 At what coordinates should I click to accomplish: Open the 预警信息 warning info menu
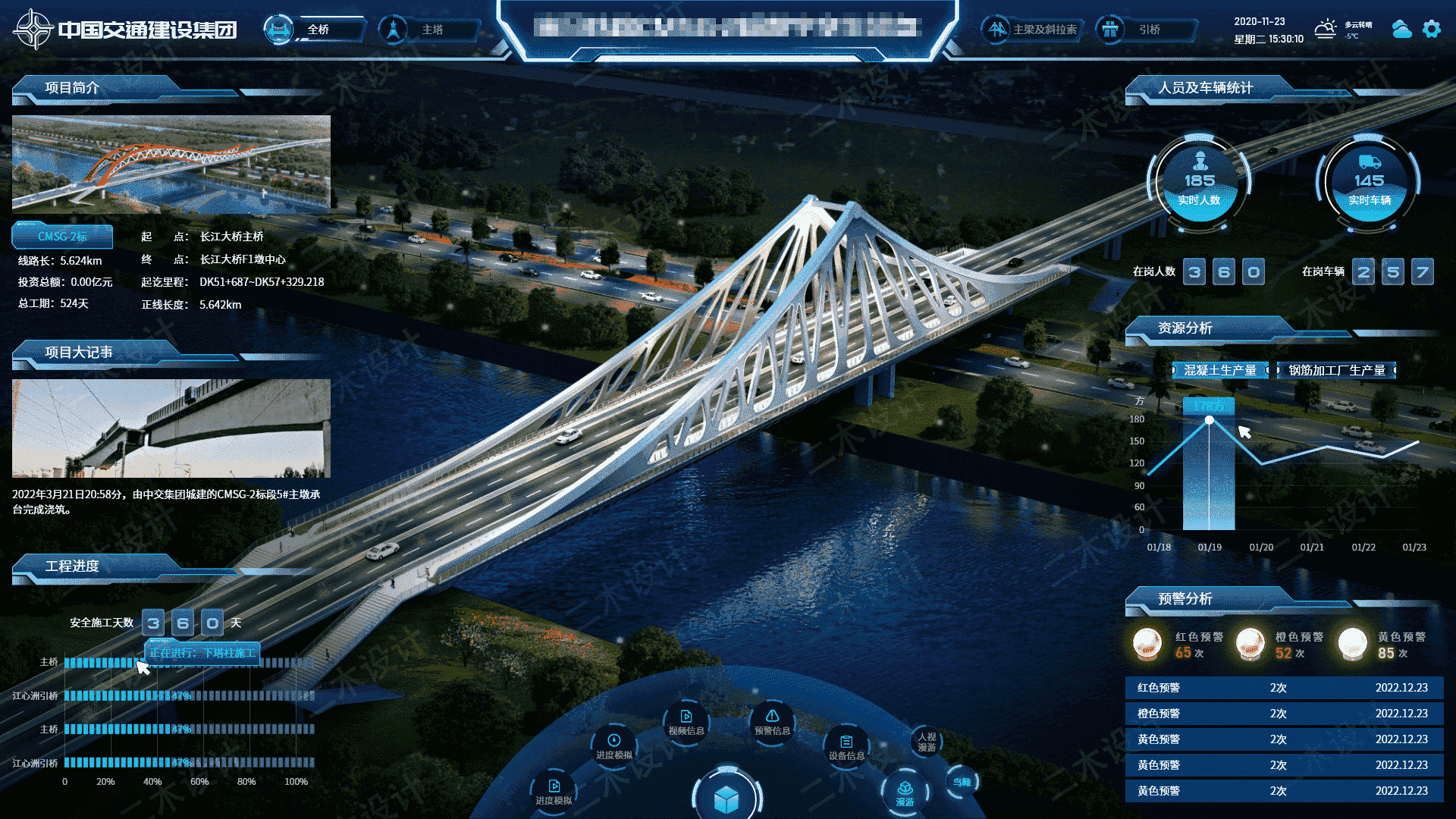(772, 722)
